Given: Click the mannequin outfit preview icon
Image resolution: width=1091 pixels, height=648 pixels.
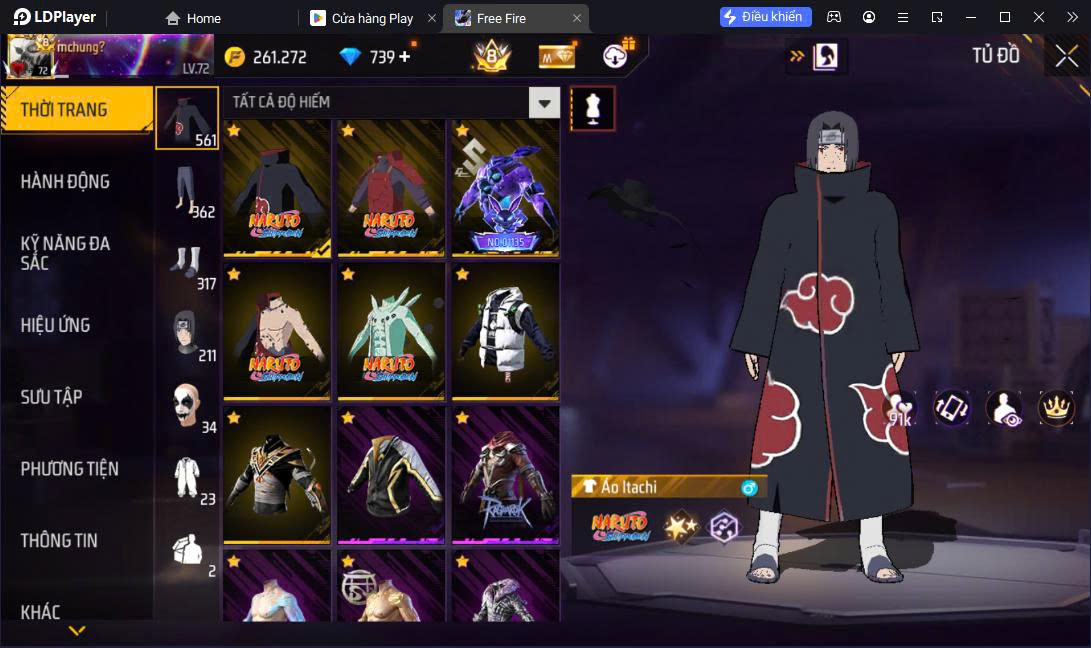Looking at the screenshot, I should pyautogui.click(x=593, y=108).
